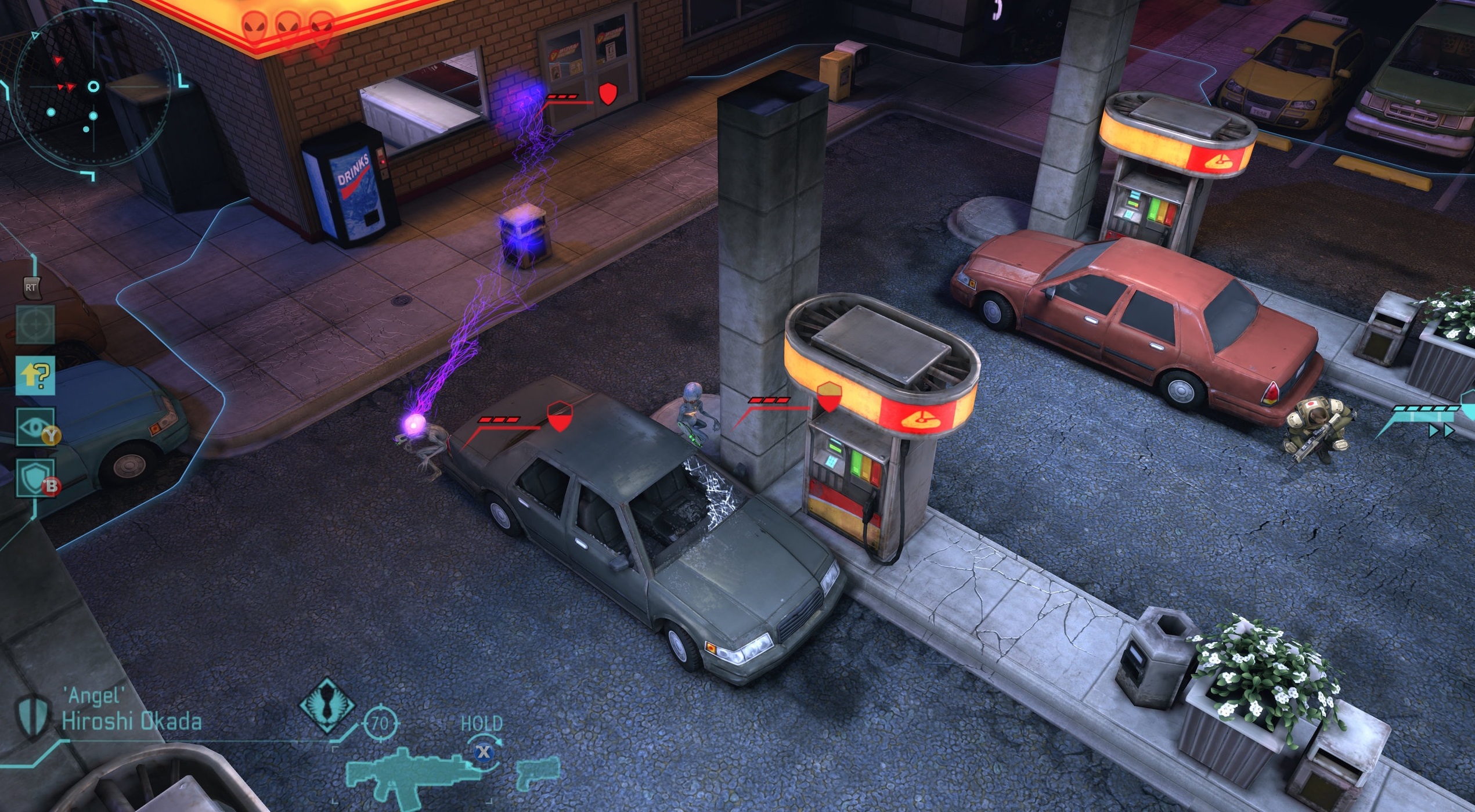Activate the yellow arrow question-mark ability
The image size is (1475, 812).
(35, 376)
